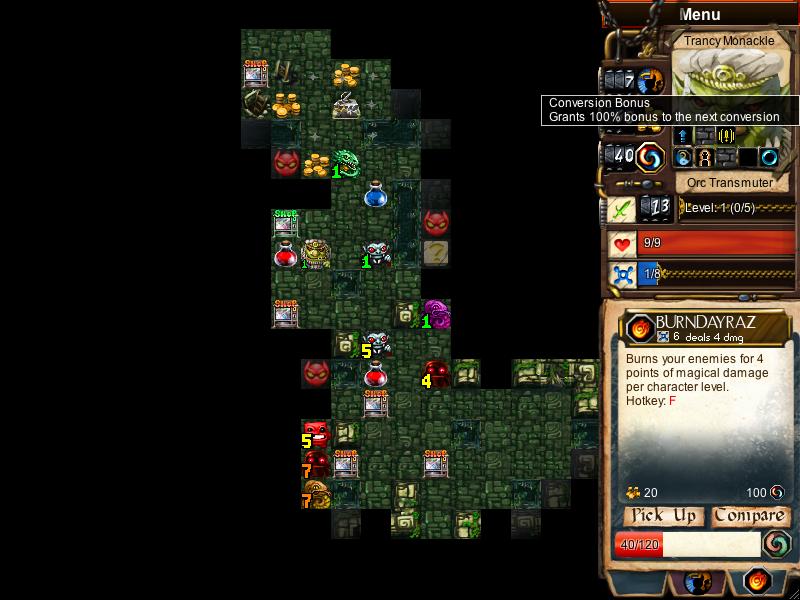
Task: Open the Menu at the top
Action: tap(699, 14)
